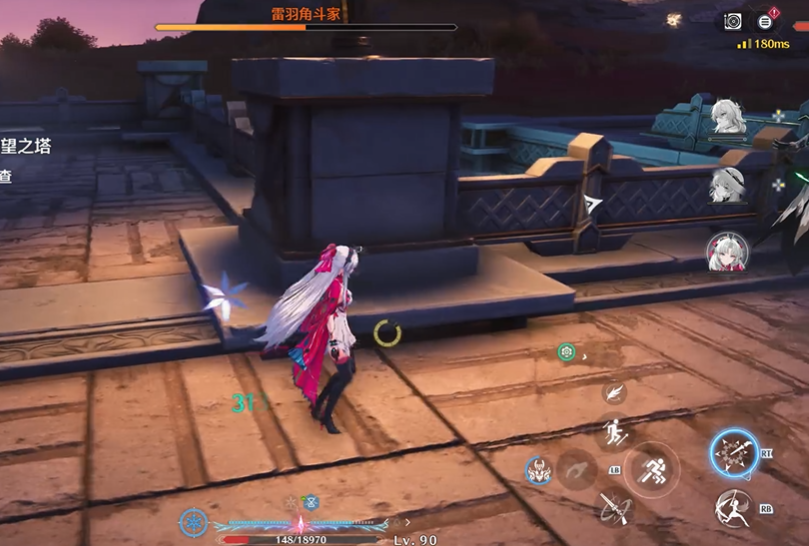Click the small green gear icon

[x=566, y=352]
